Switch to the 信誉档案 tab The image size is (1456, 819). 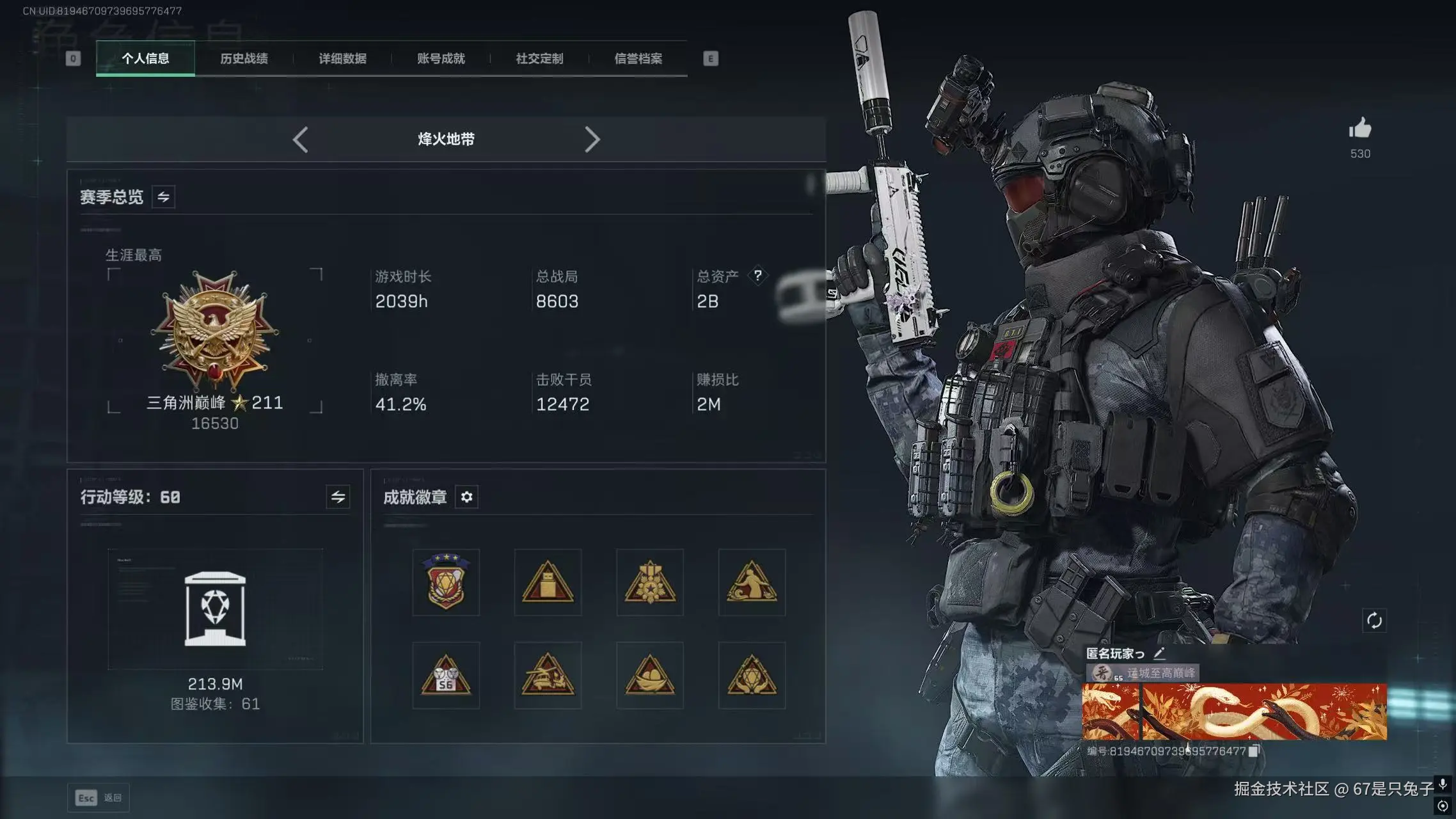(x=638, y=58)
